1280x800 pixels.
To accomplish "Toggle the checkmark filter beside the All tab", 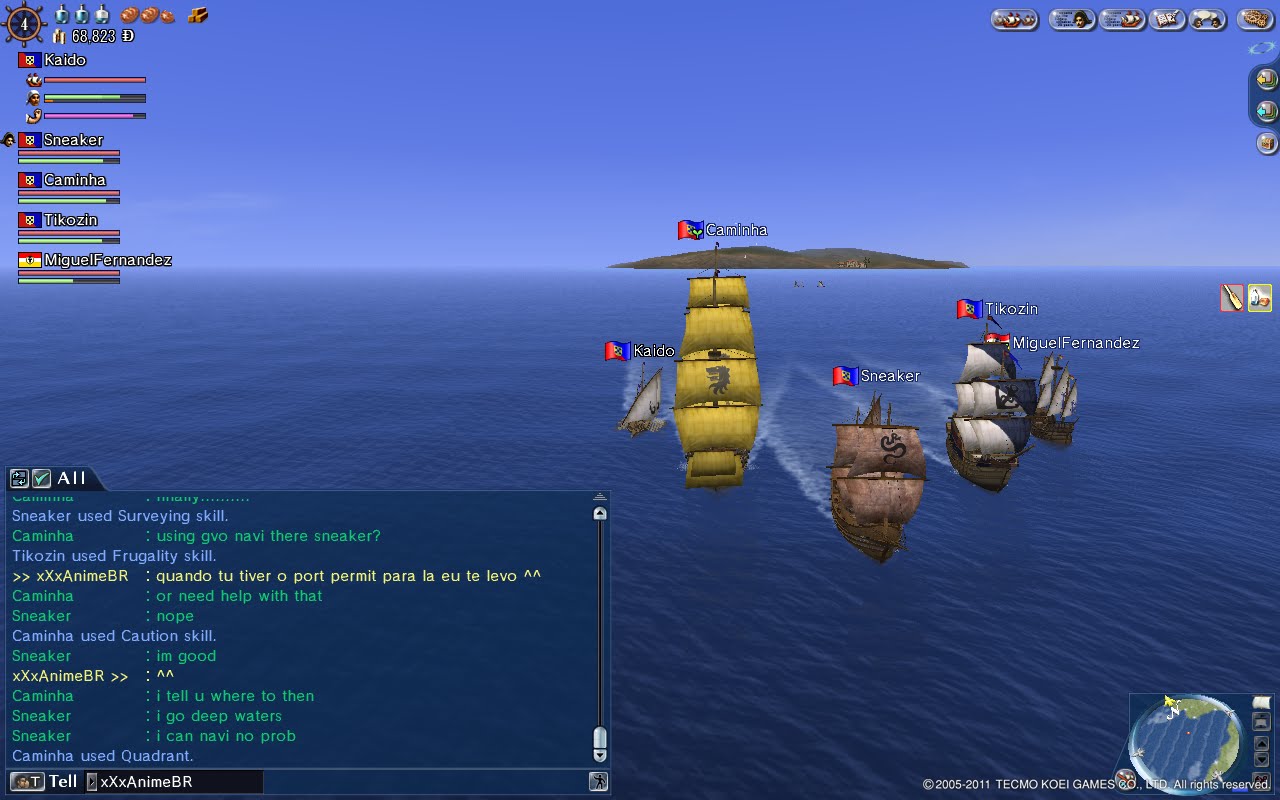I will coord(40,479).
